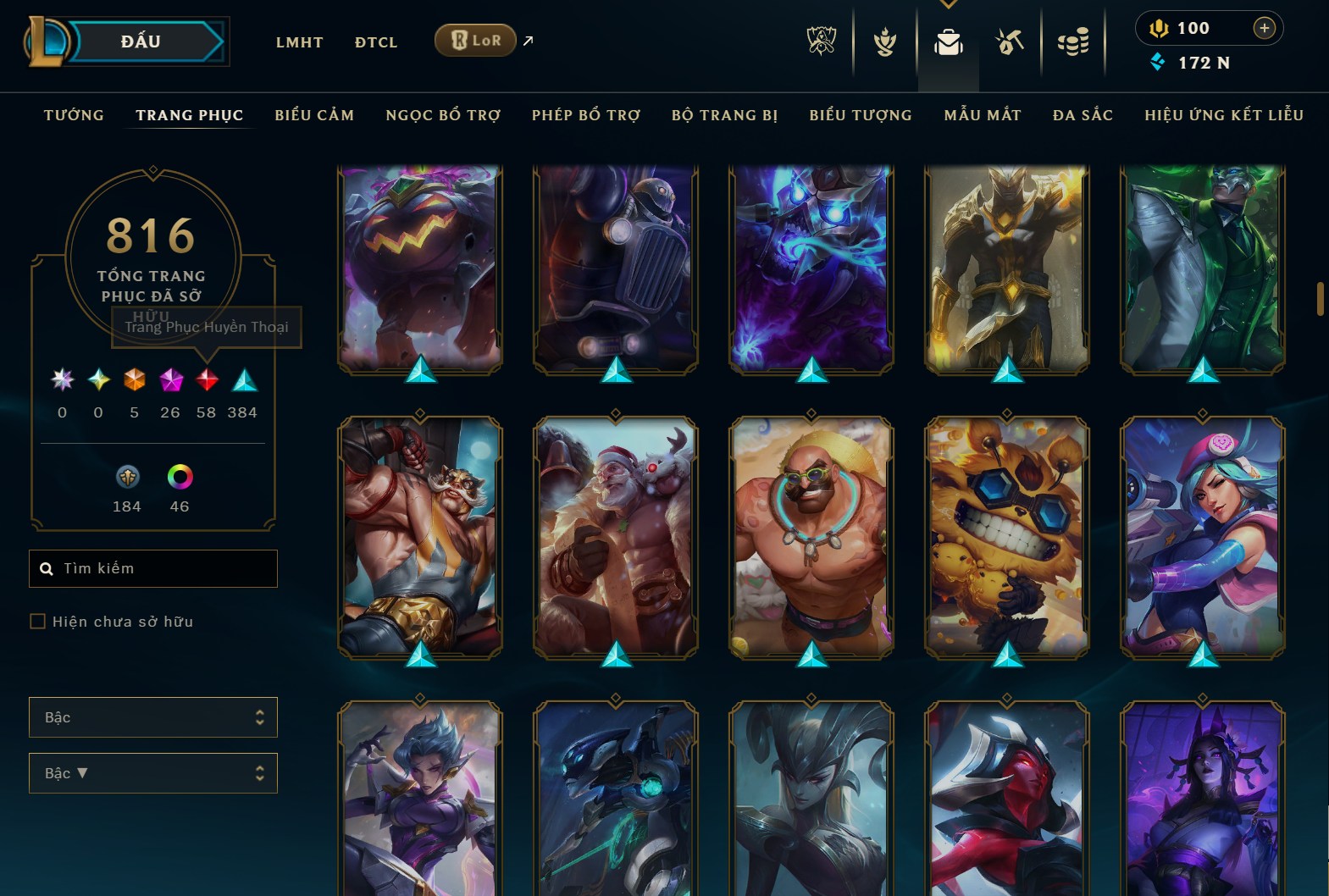Open the Store coins icon

1072,40
